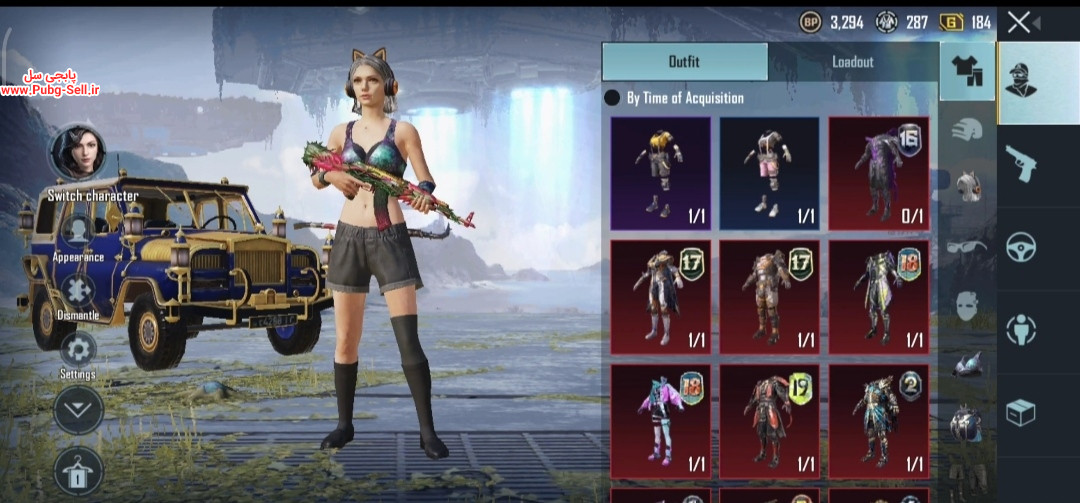The width and height of the screenshot is (1080, 503).
Task: Show the glasses category
Action: 966,246
